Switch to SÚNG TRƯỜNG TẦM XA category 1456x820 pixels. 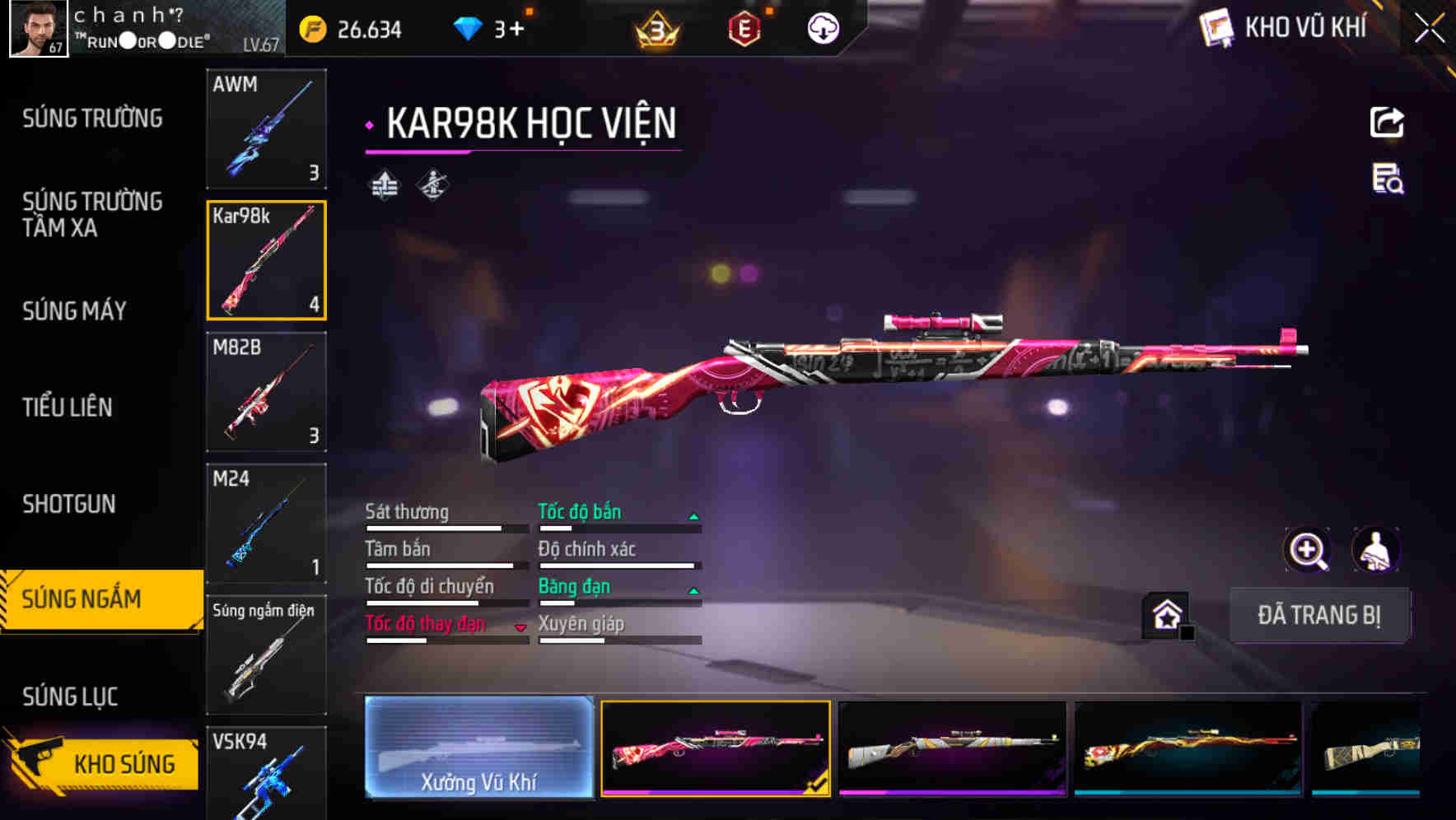pyautogui.click(x=93, y=215)
